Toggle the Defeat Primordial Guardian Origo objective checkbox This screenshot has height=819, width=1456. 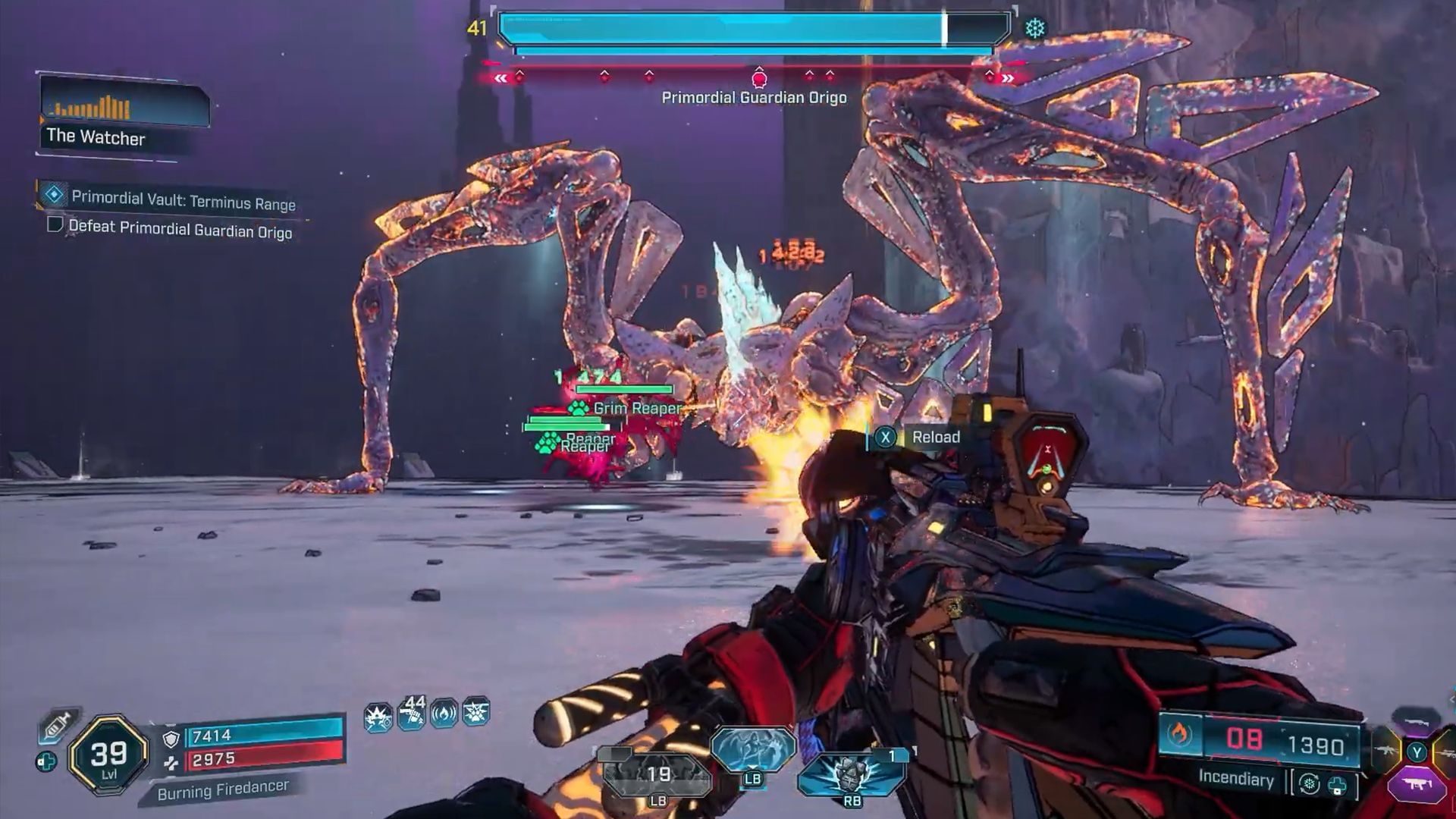(x=55, y=225)
